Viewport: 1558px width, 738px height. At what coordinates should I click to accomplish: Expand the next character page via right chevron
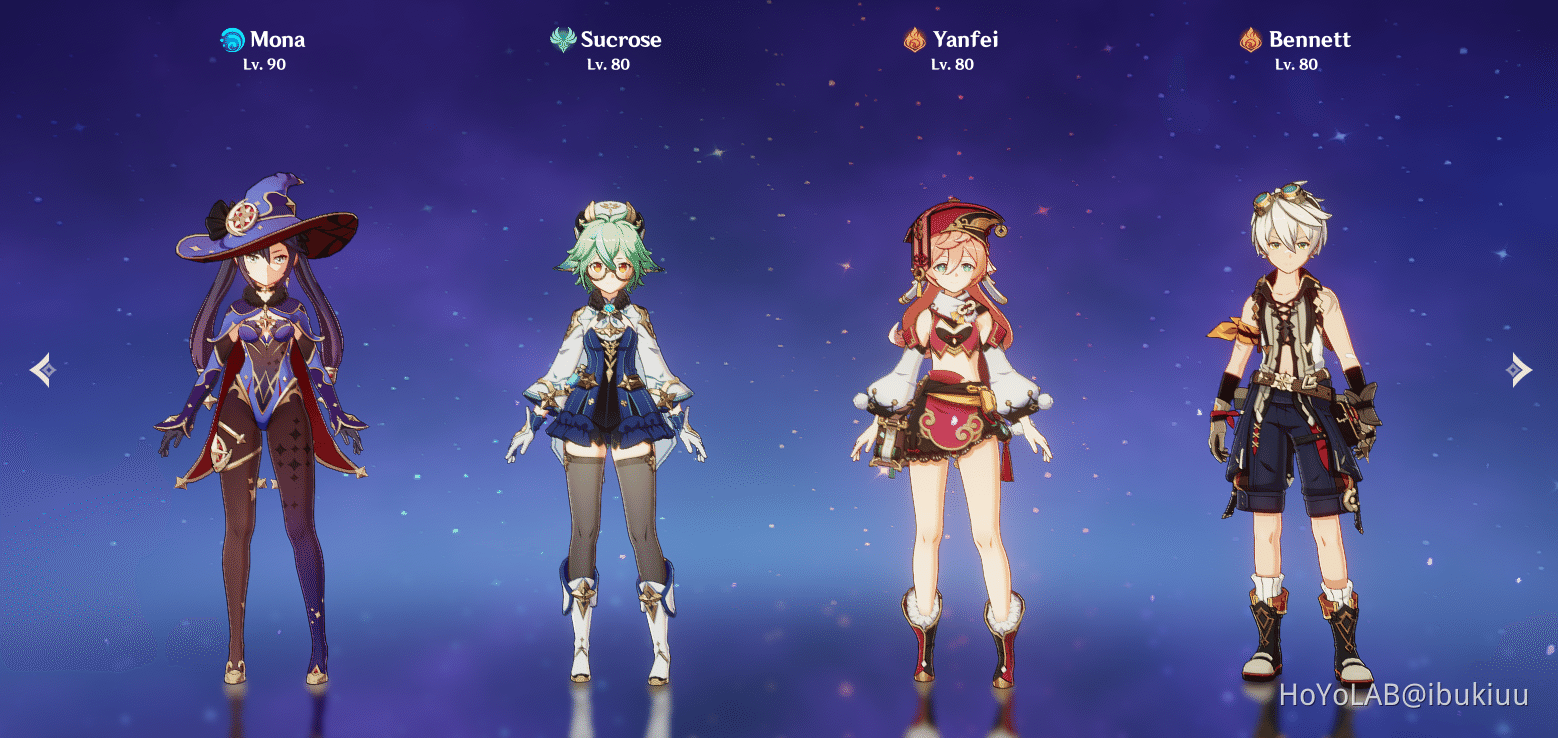click(1518, 370)
